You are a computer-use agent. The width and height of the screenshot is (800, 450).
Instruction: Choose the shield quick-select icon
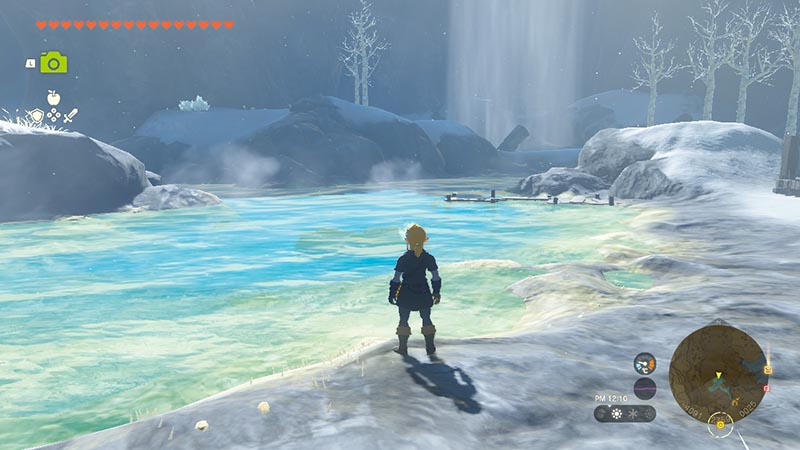coord(37,116)
